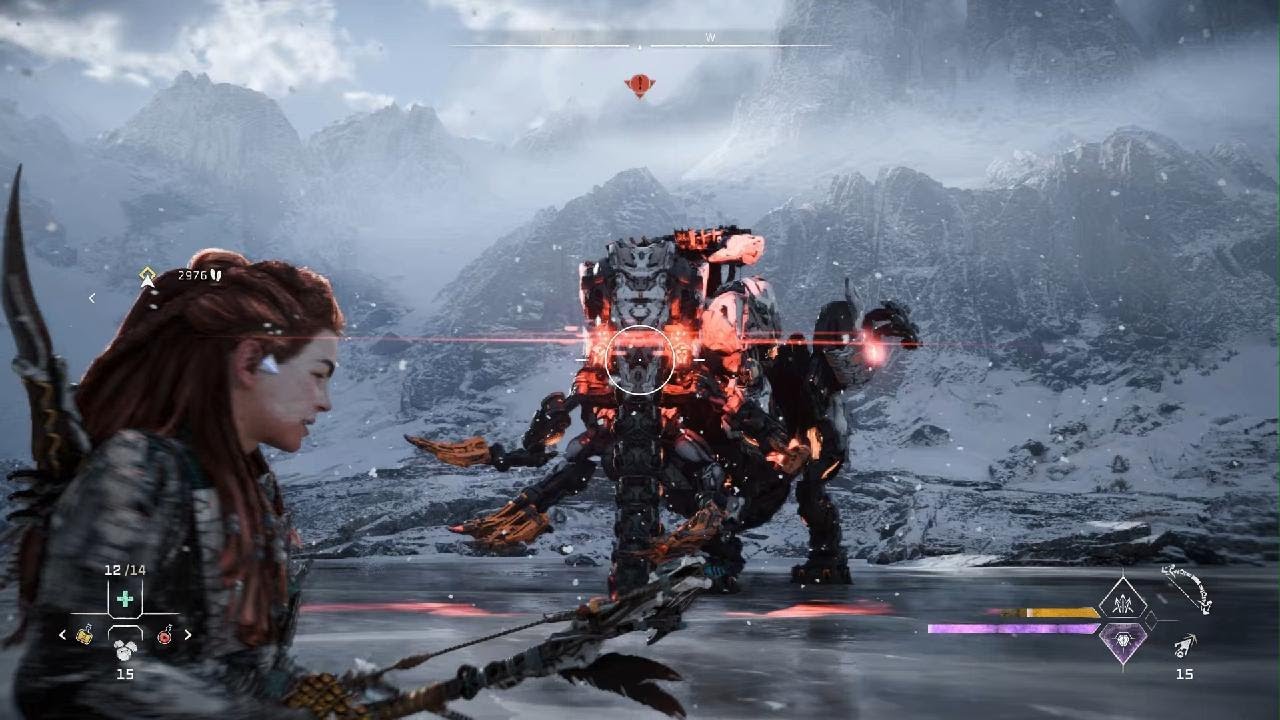Screen dimensions: 1280x720
Task: Cycle tools with the right arrow
Action: coord(187,634)
